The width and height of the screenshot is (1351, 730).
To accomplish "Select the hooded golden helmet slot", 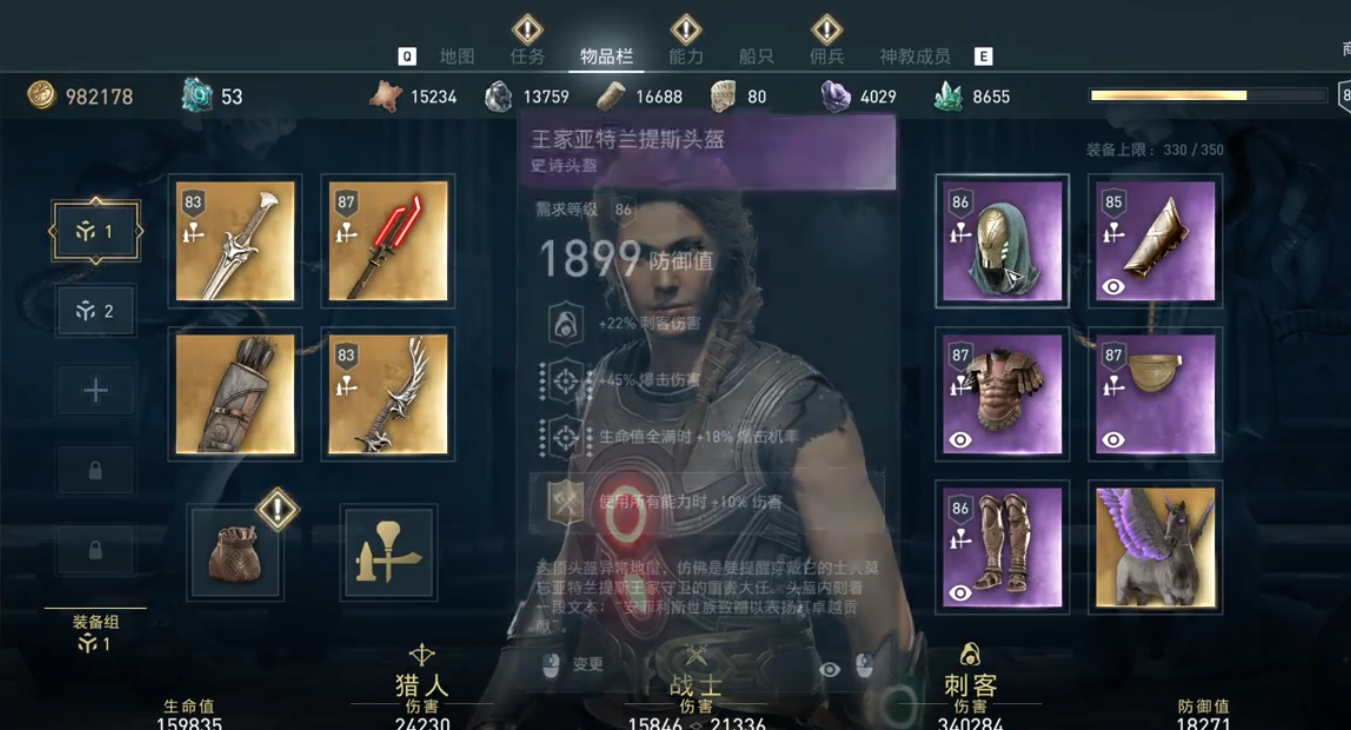I will (1002, 241).
